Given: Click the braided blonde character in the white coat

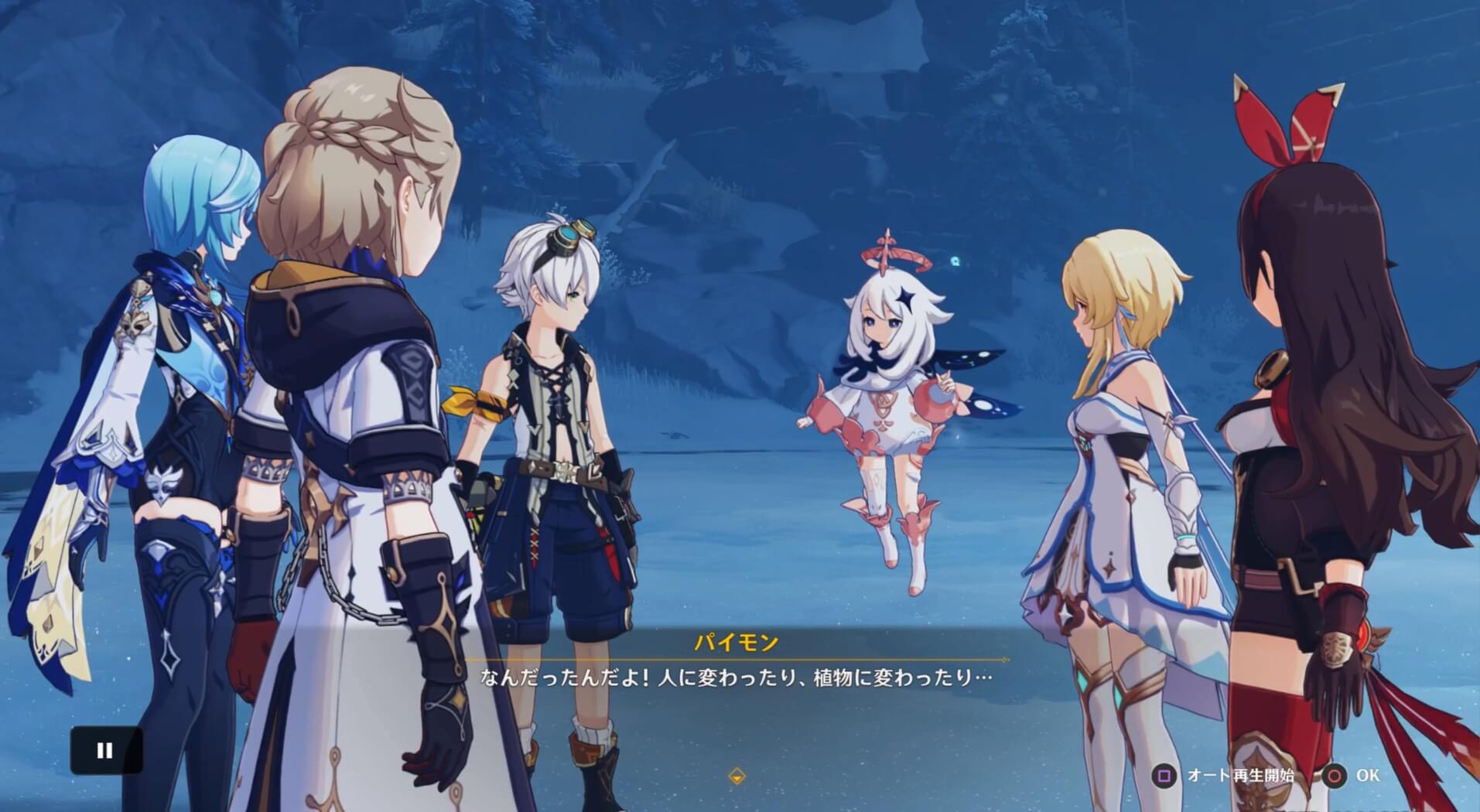Looking at the screenshot, I should point(348,387).
